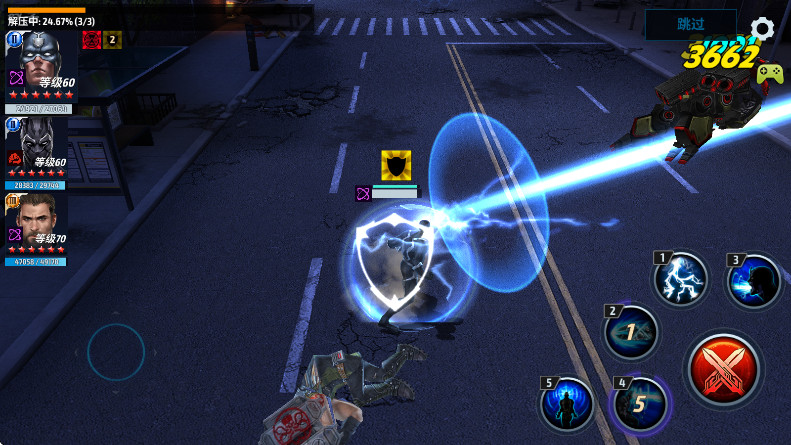The width and height of the screenshot is (791, 445).
Task: Tap the virtual joystick circle
Action: click(116, 352)
